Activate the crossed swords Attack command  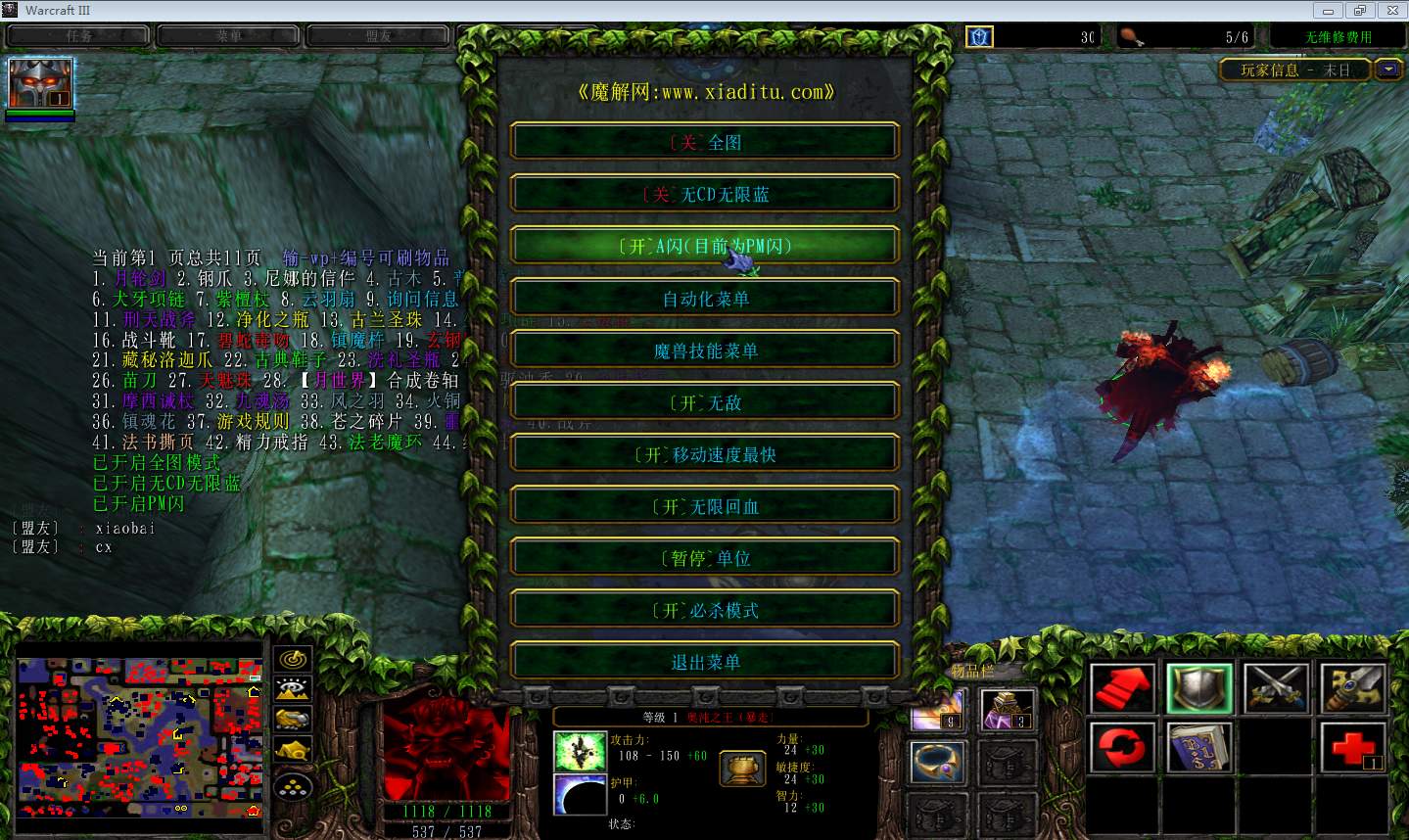tap(1277, 688)
